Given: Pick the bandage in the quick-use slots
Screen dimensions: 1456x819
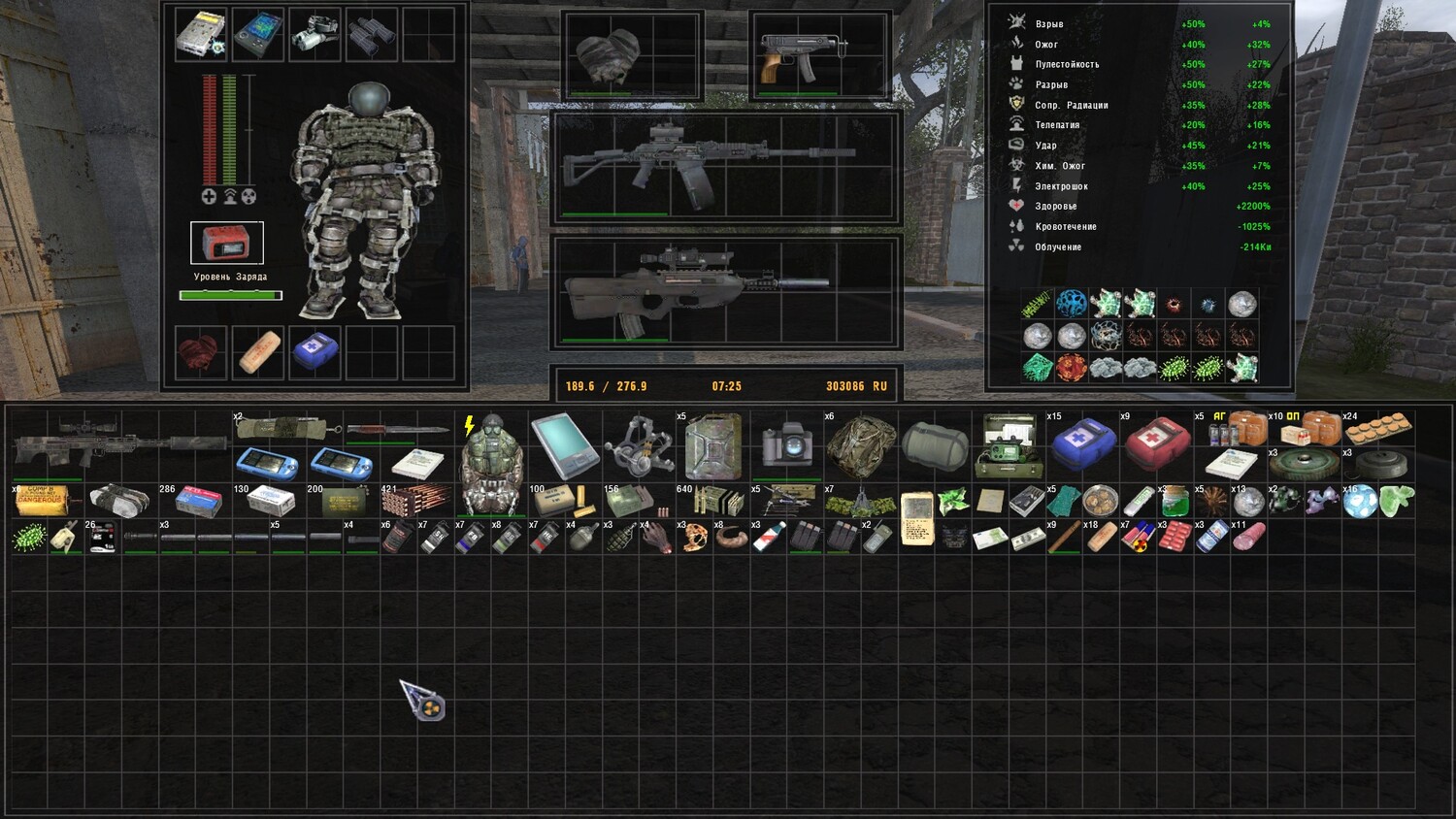Looking at the screenshot, I should 258,351.
